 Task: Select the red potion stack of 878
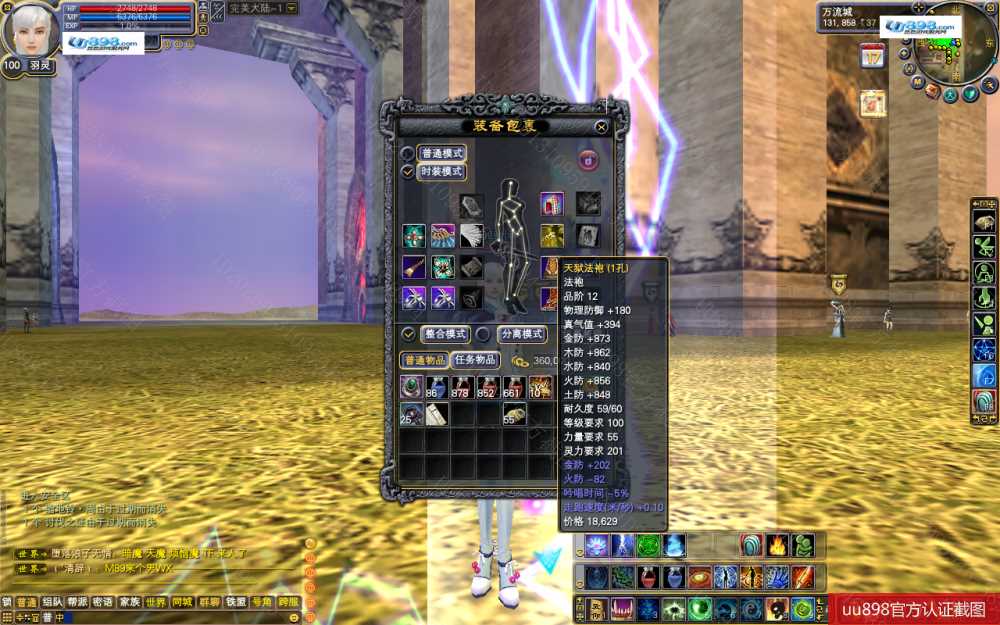pos(461,387)
